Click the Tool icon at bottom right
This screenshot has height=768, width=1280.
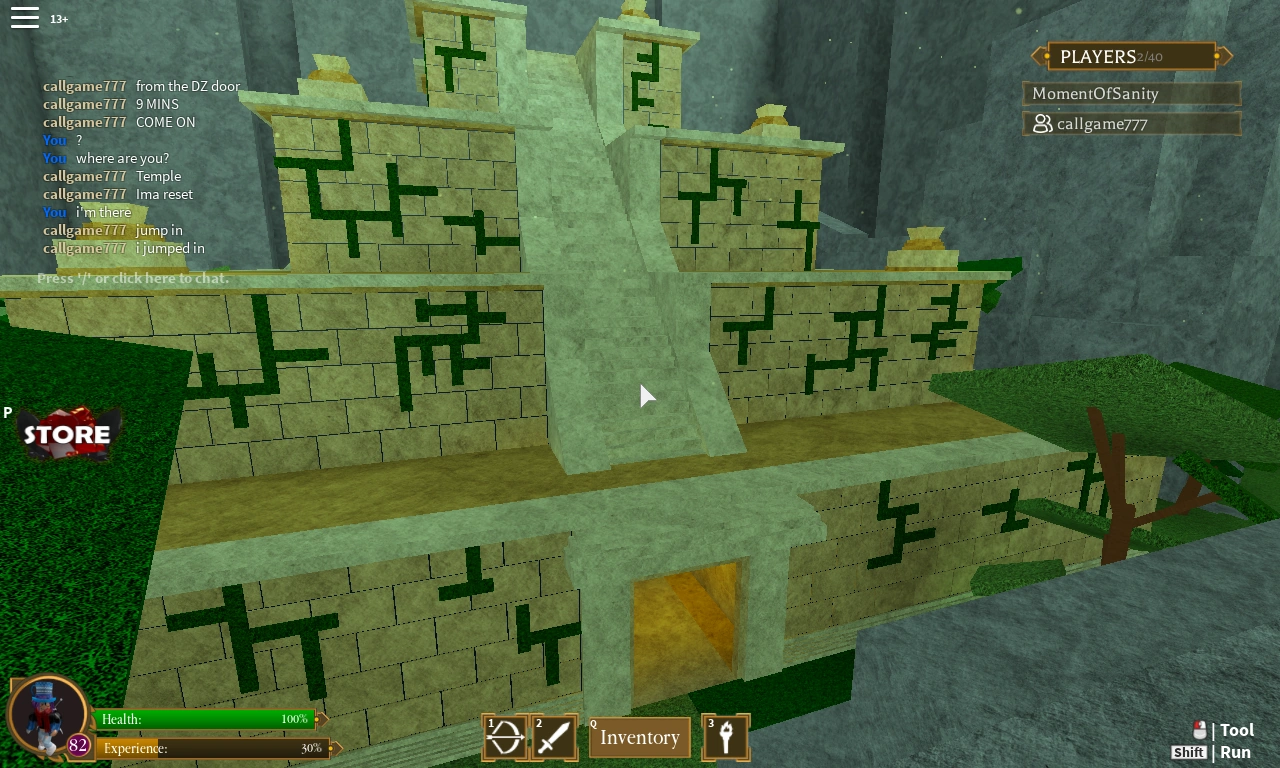click(x=1237, y=729)
